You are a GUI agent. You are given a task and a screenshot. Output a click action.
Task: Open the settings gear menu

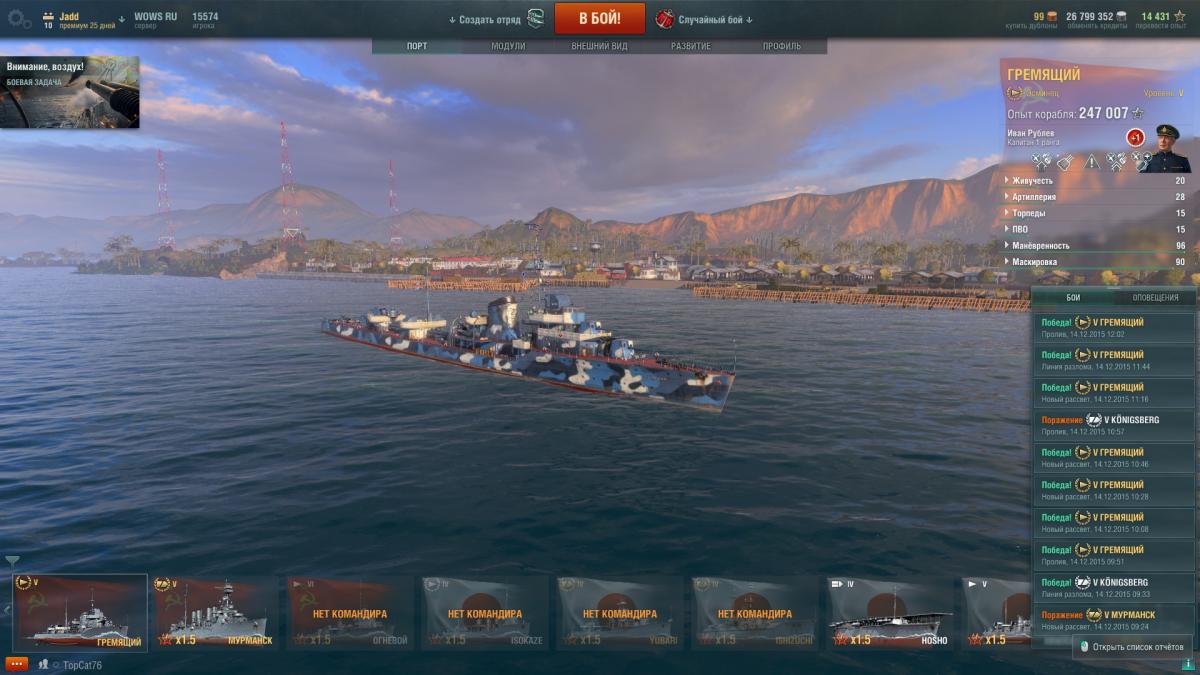click(x=19, y=19)
